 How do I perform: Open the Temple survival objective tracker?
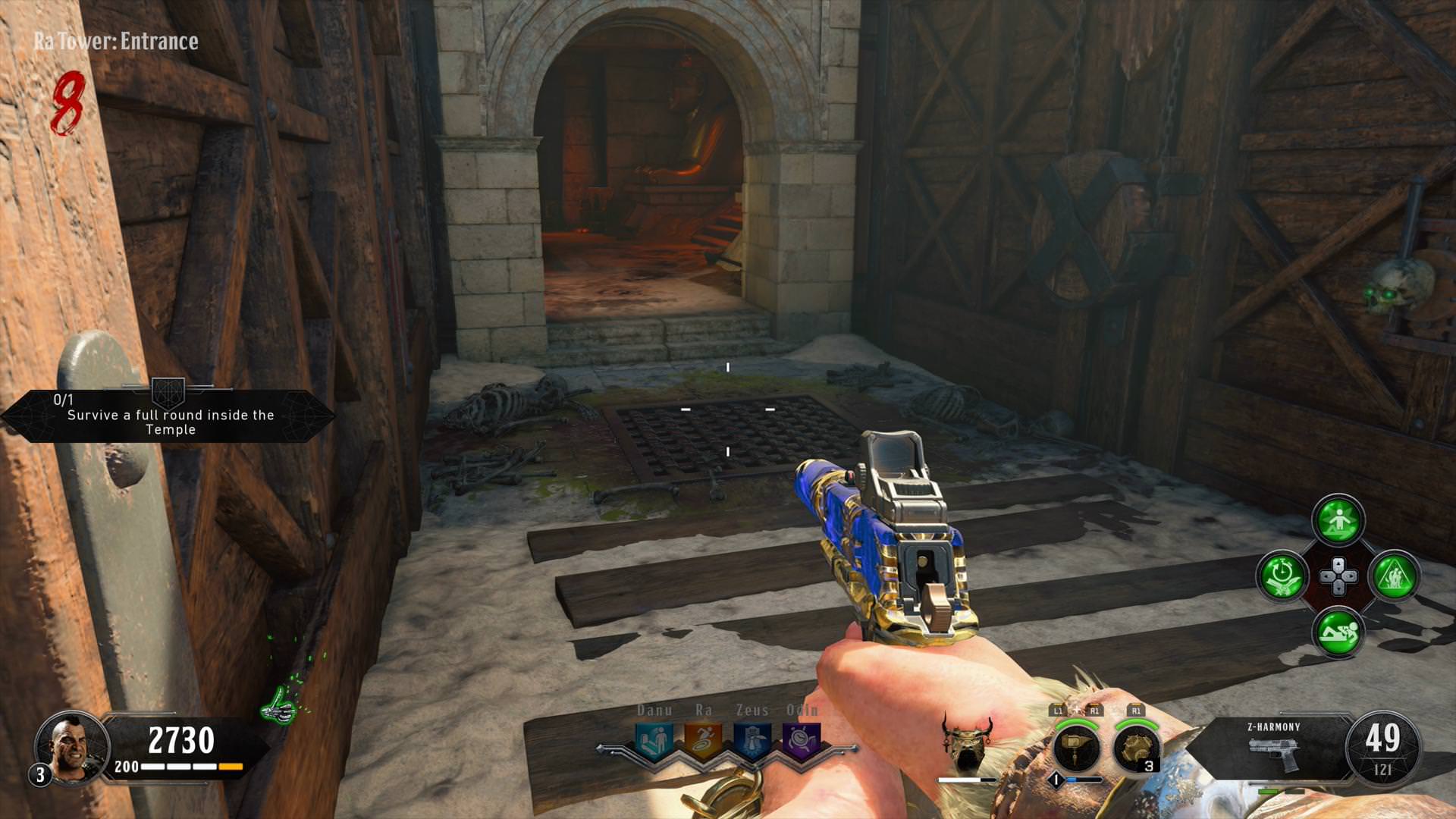[168, 416]
